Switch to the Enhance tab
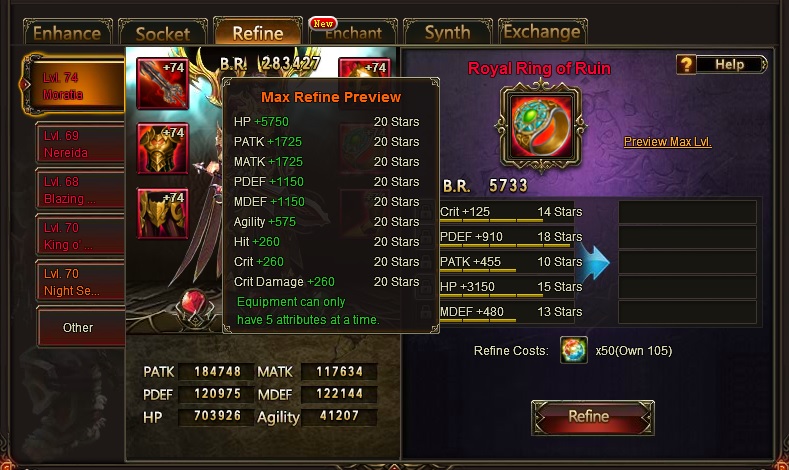This screenshot has width=789, height=470. [68, 33]
